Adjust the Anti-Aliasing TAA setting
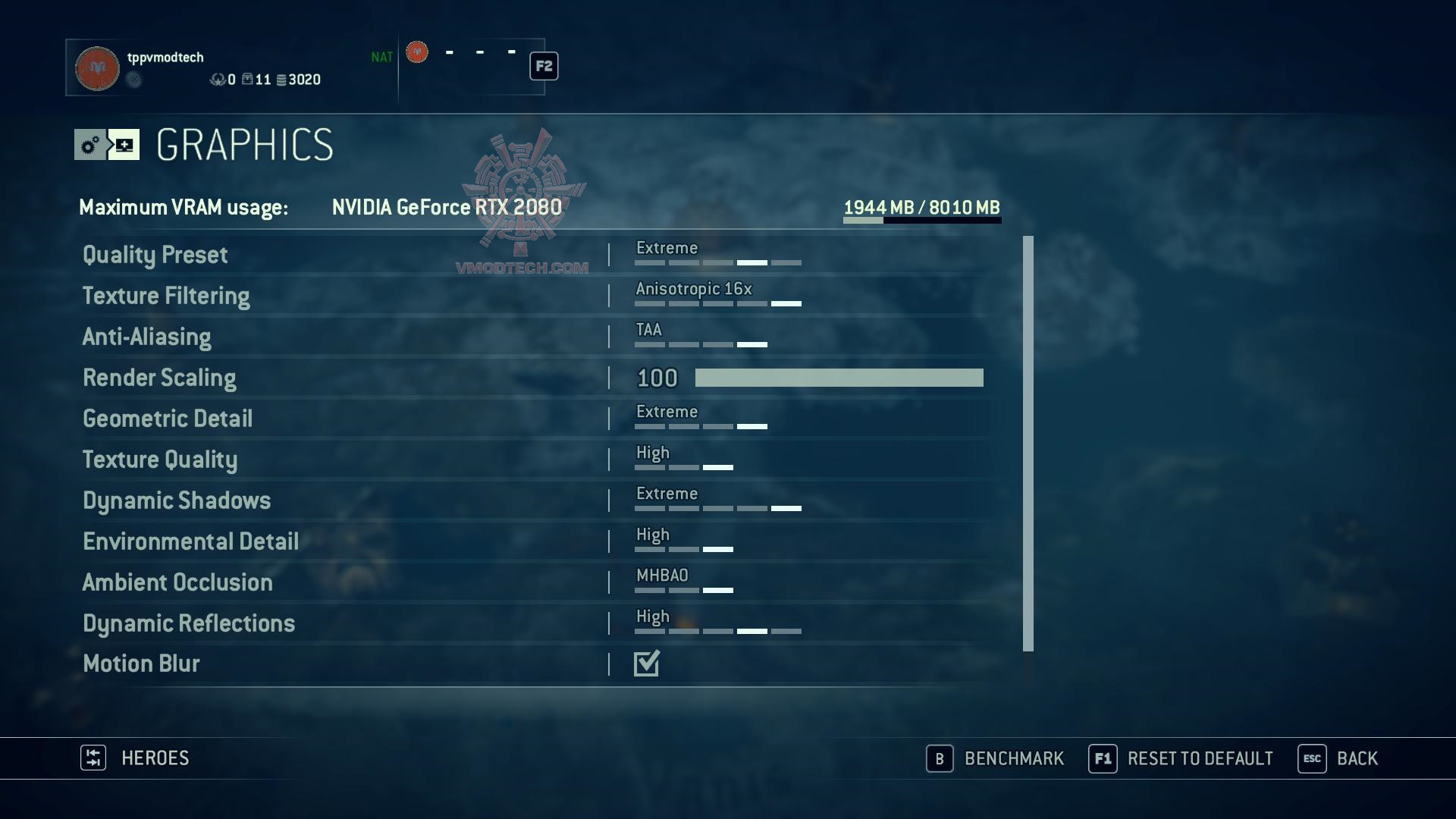Image resolution: width=1456 pixels, height=819 pixels. (x=701, y=337)
